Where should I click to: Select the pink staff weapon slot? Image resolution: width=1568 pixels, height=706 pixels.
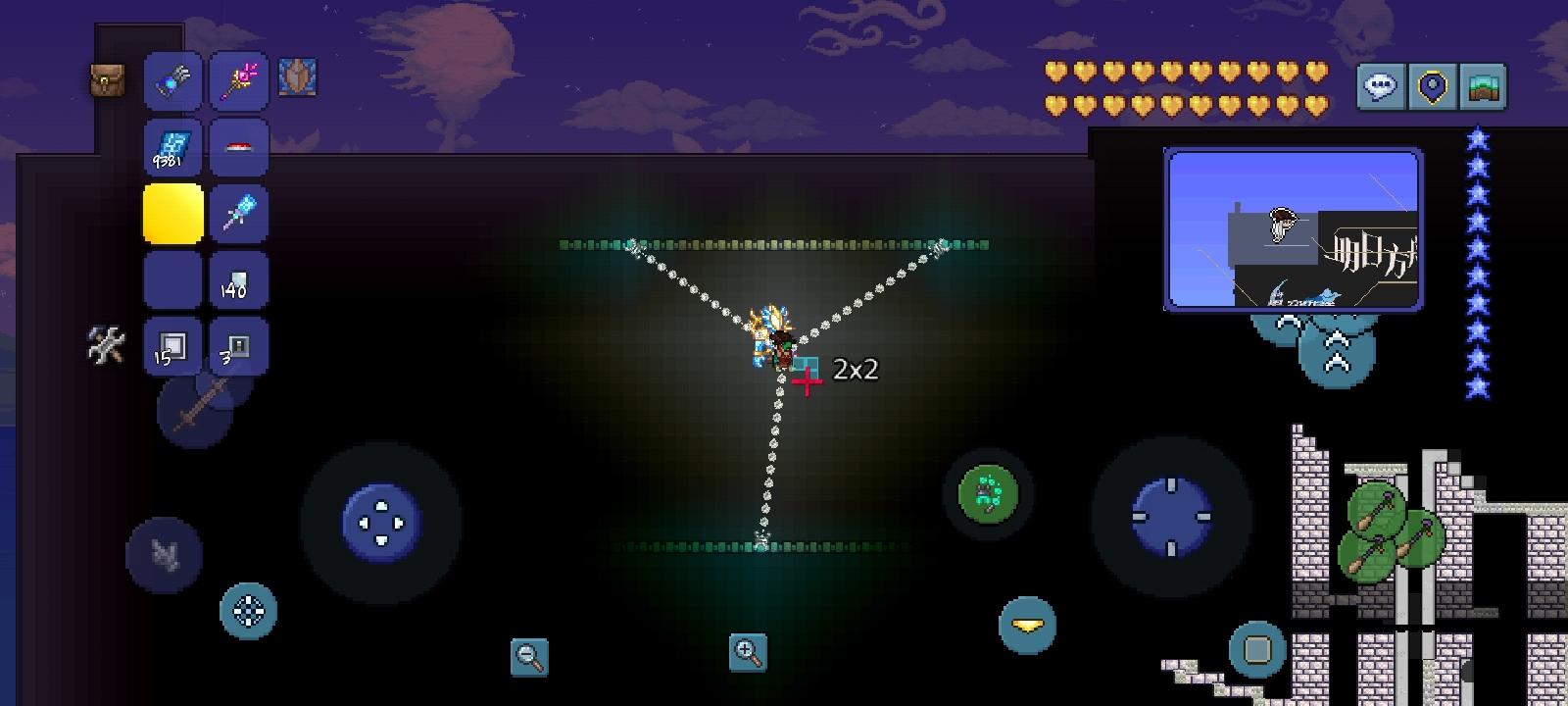[240, 81]
